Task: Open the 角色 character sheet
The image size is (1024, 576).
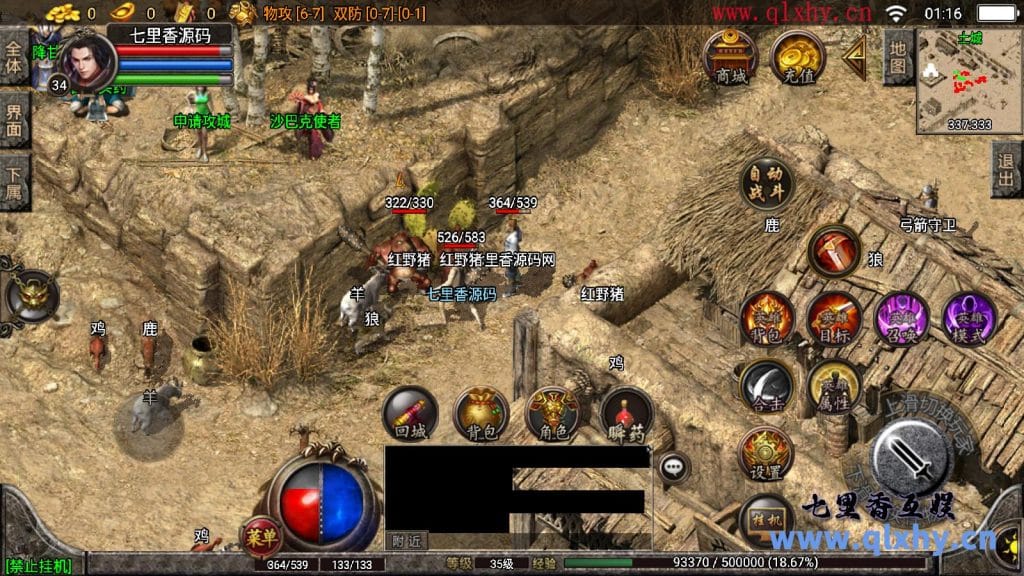Action: (553, 414)
